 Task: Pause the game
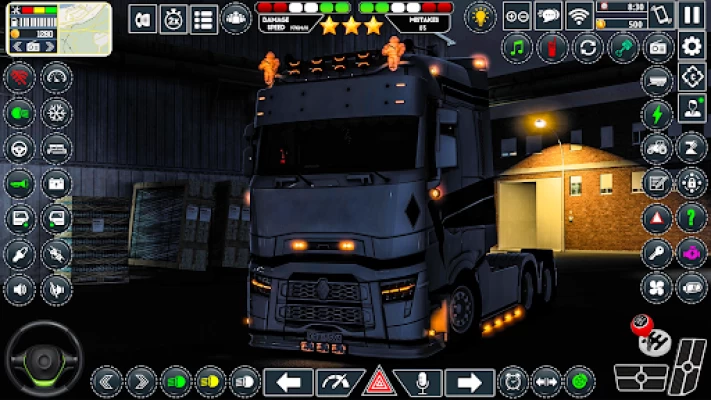(x=691, y=15)
